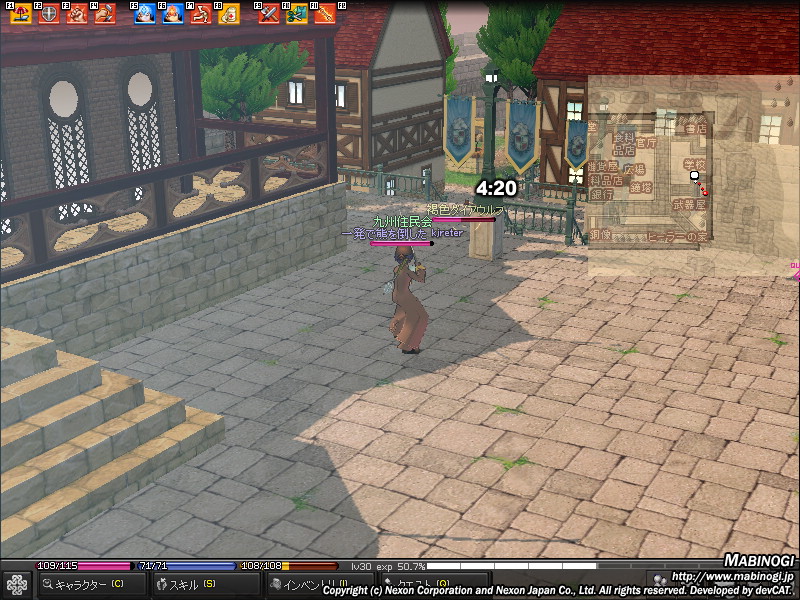Activate the F7 flexed arm skill

click(200, 13)
